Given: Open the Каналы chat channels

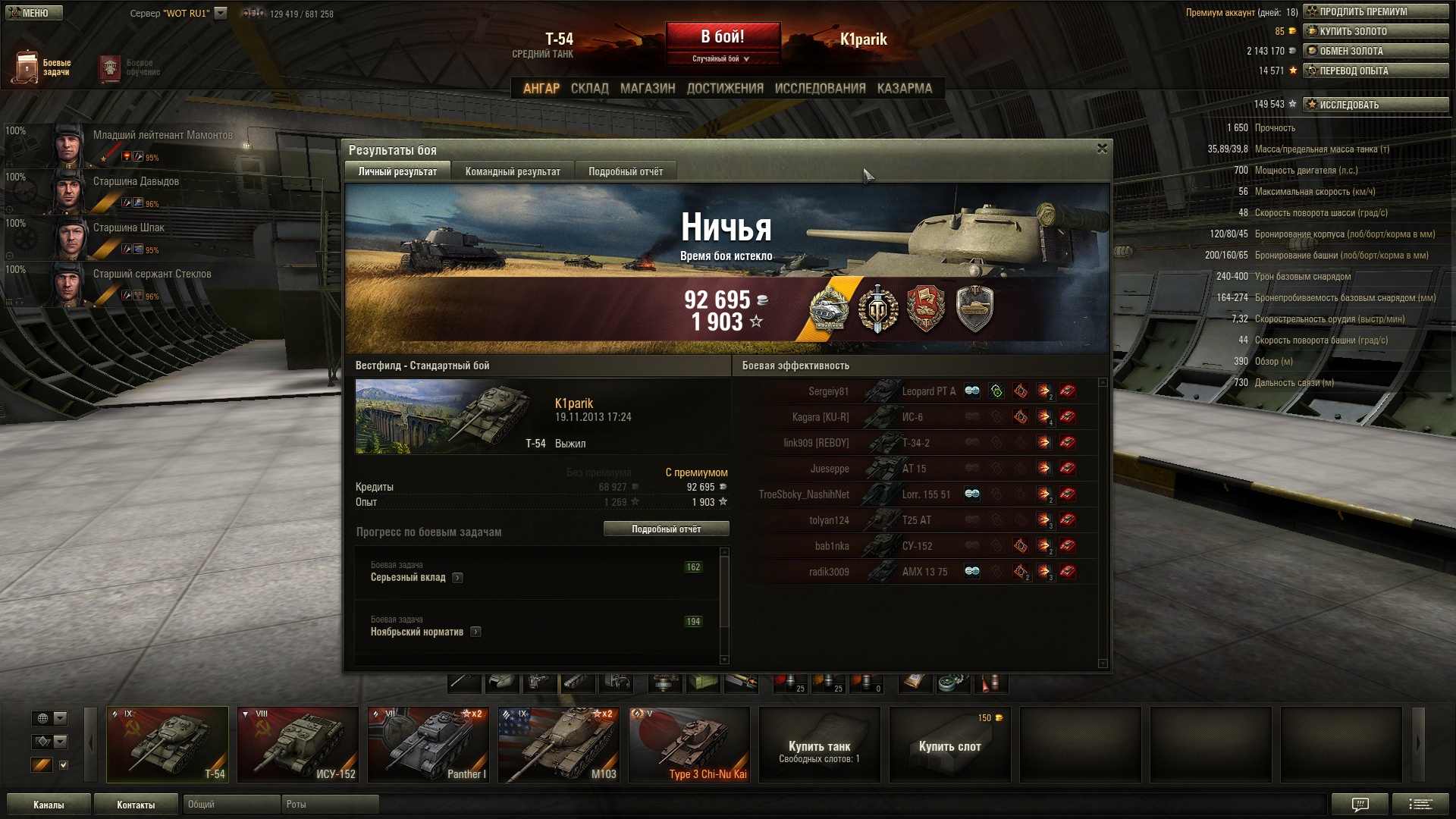Looking at the screenshot, I should click(x=49, y=805).
